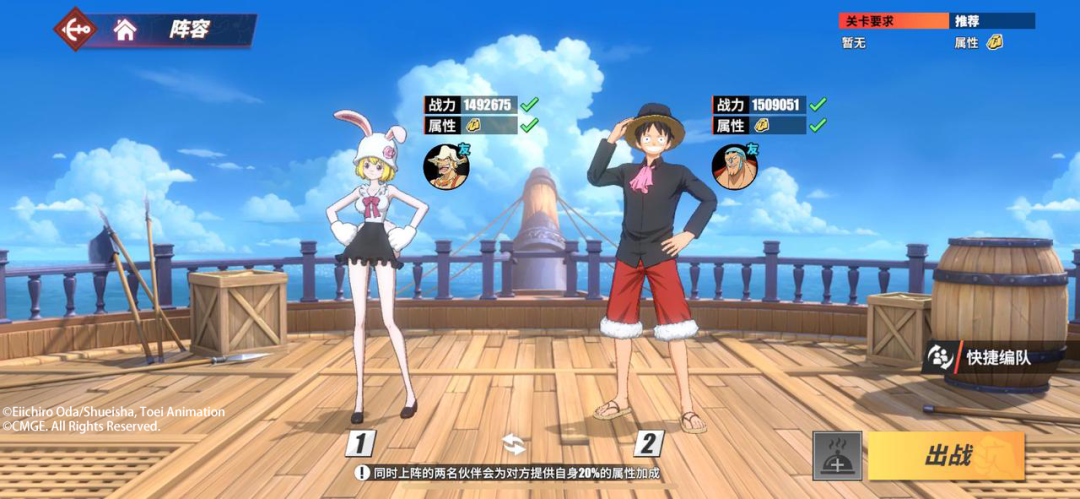Switch to the 关卡要求 tab

tap(893, 21)
